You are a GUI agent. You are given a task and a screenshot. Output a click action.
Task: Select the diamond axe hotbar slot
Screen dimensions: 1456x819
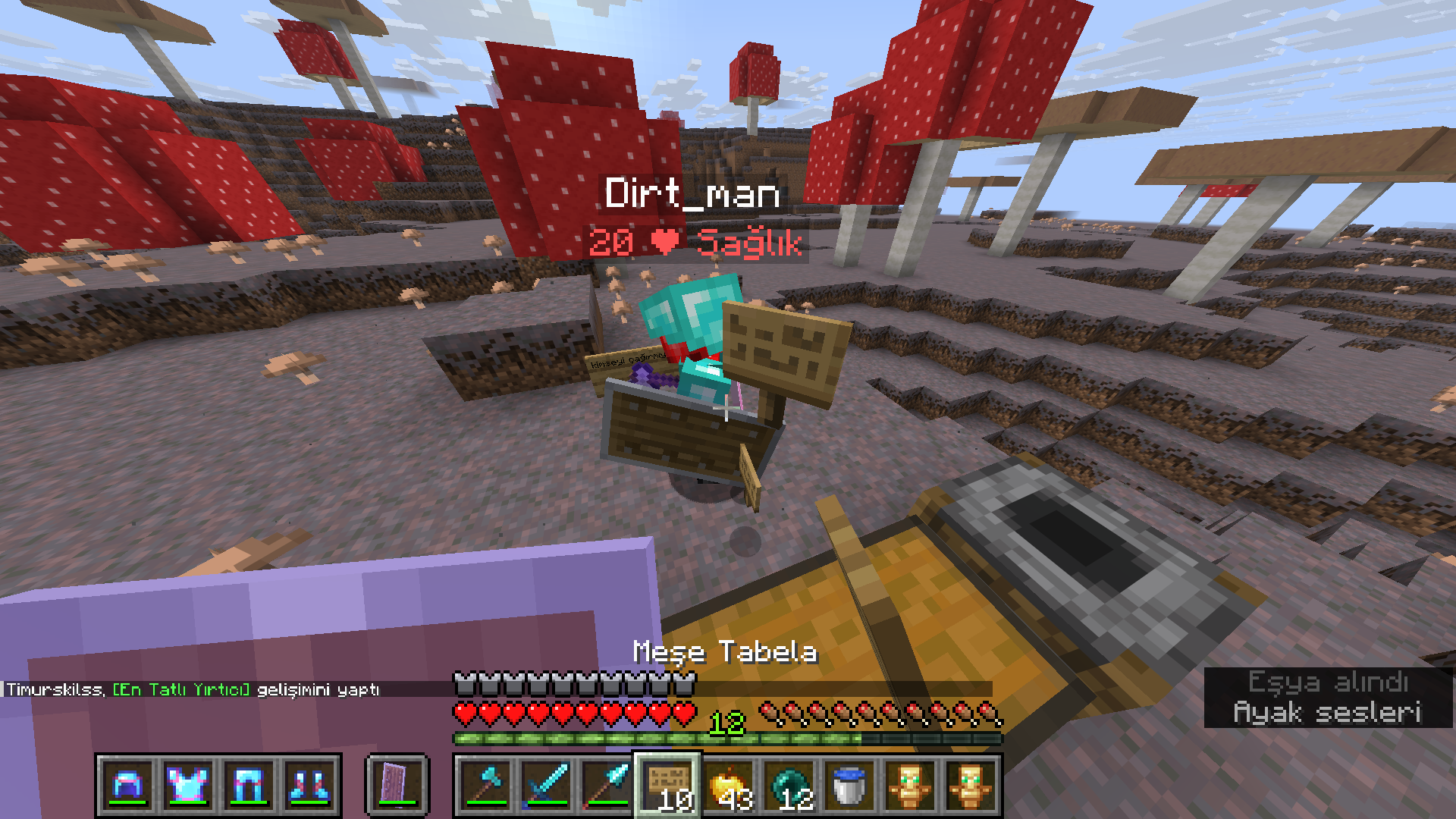486,785
